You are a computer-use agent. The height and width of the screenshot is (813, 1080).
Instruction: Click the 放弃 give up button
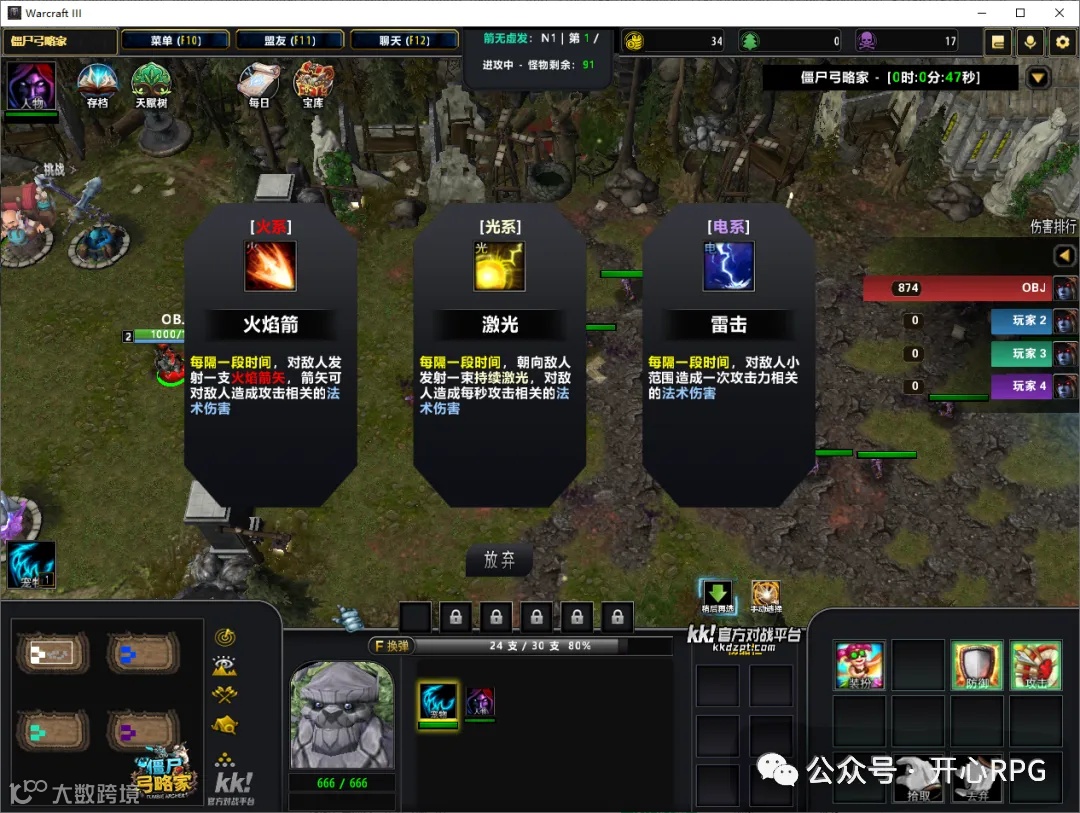(x=499, y=560)
